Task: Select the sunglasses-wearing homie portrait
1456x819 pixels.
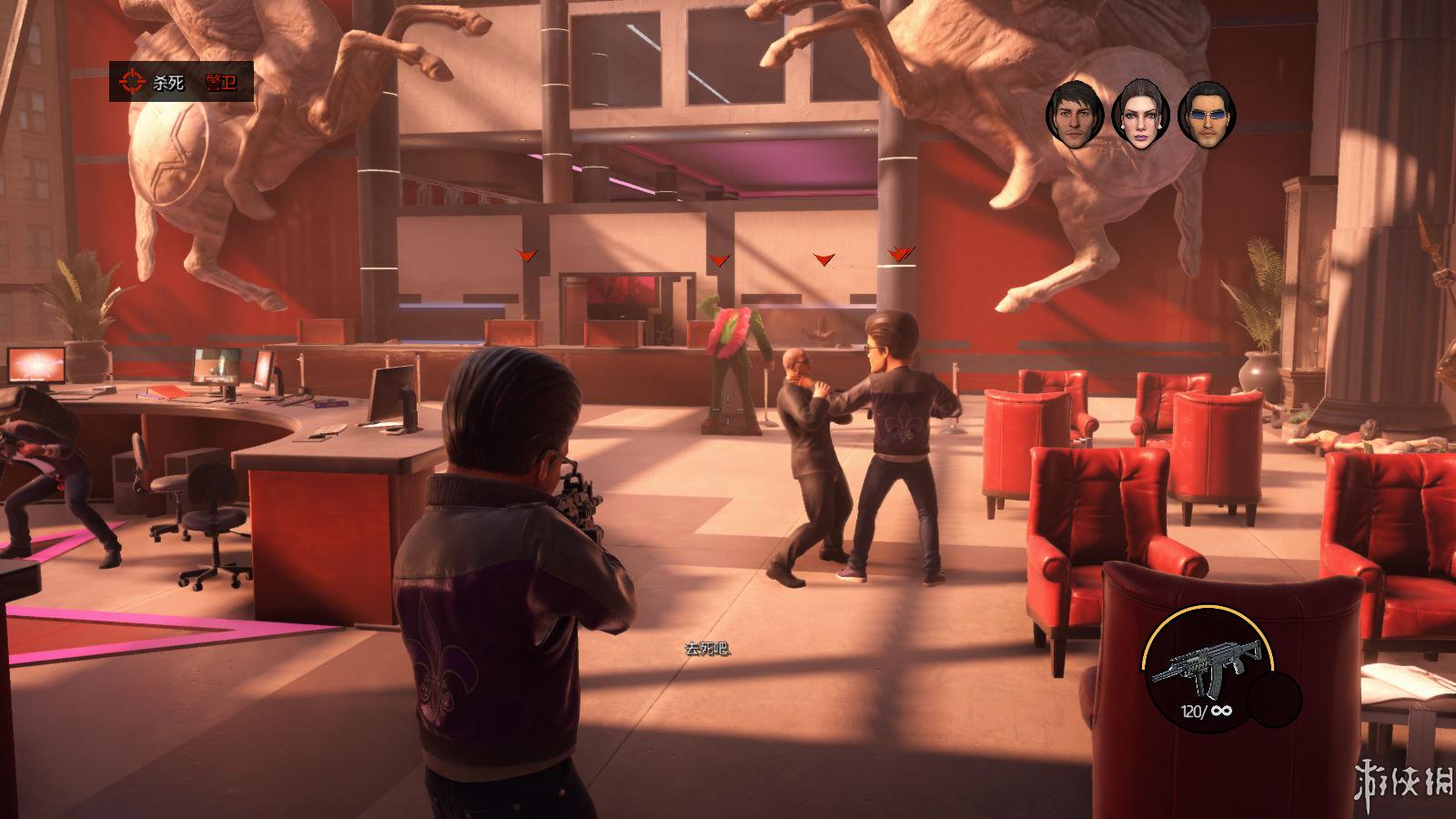Action: coord(1207,115)
